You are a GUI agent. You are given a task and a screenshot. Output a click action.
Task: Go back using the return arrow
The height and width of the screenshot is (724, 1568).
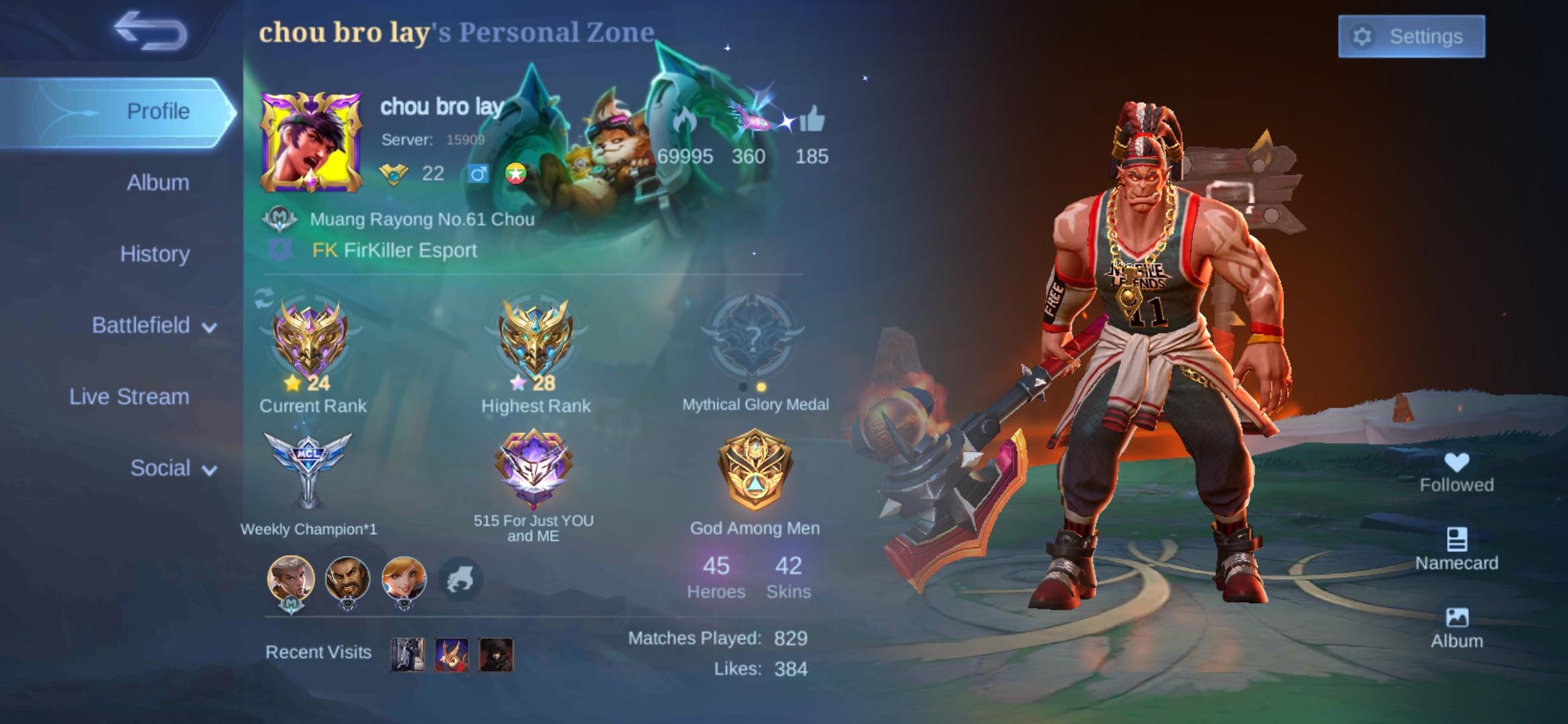pyautogui.click(x=149, y=32)
